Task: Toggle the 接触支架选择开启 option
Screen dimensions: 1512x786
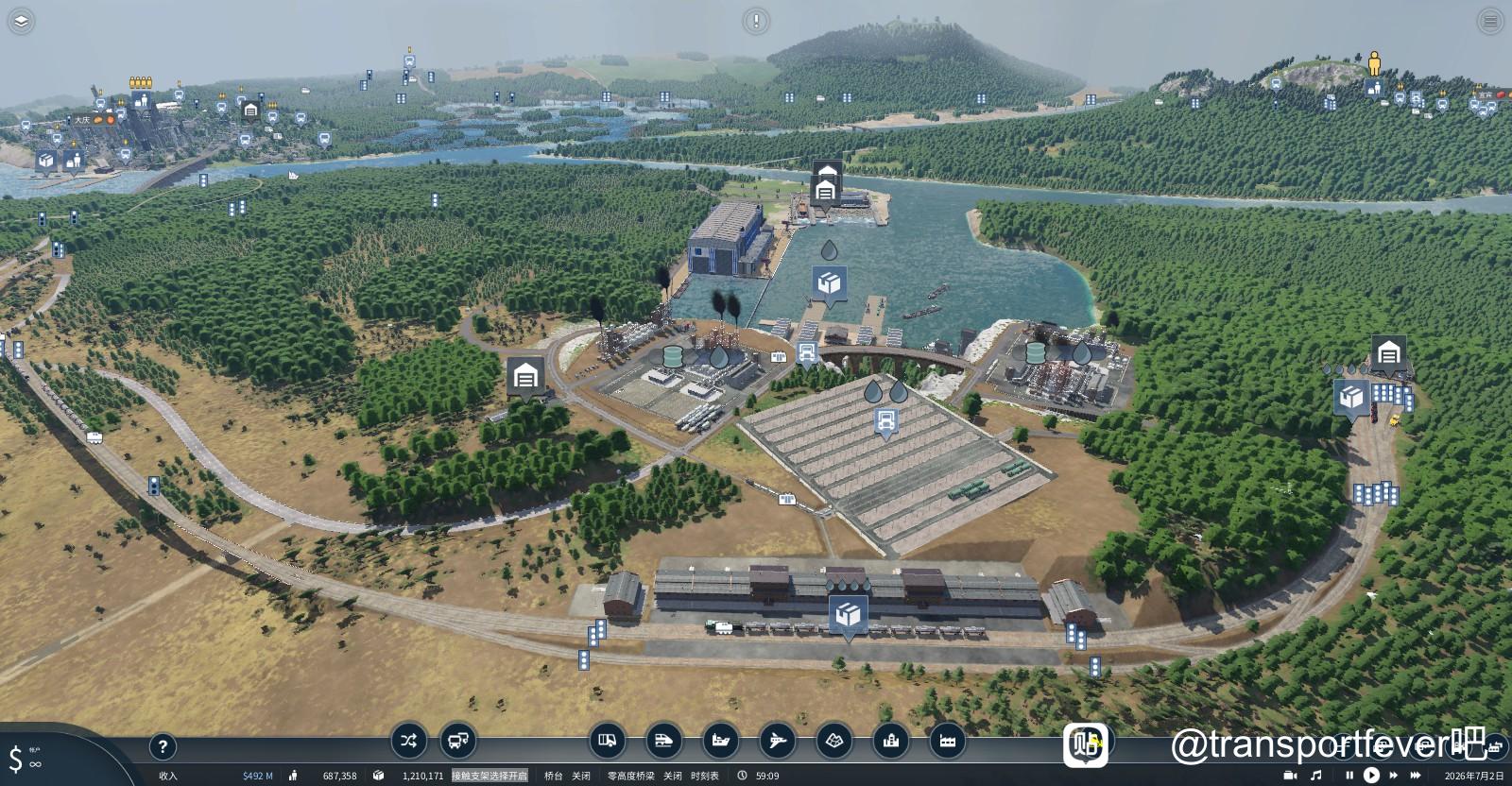Action: pos(490,776)
